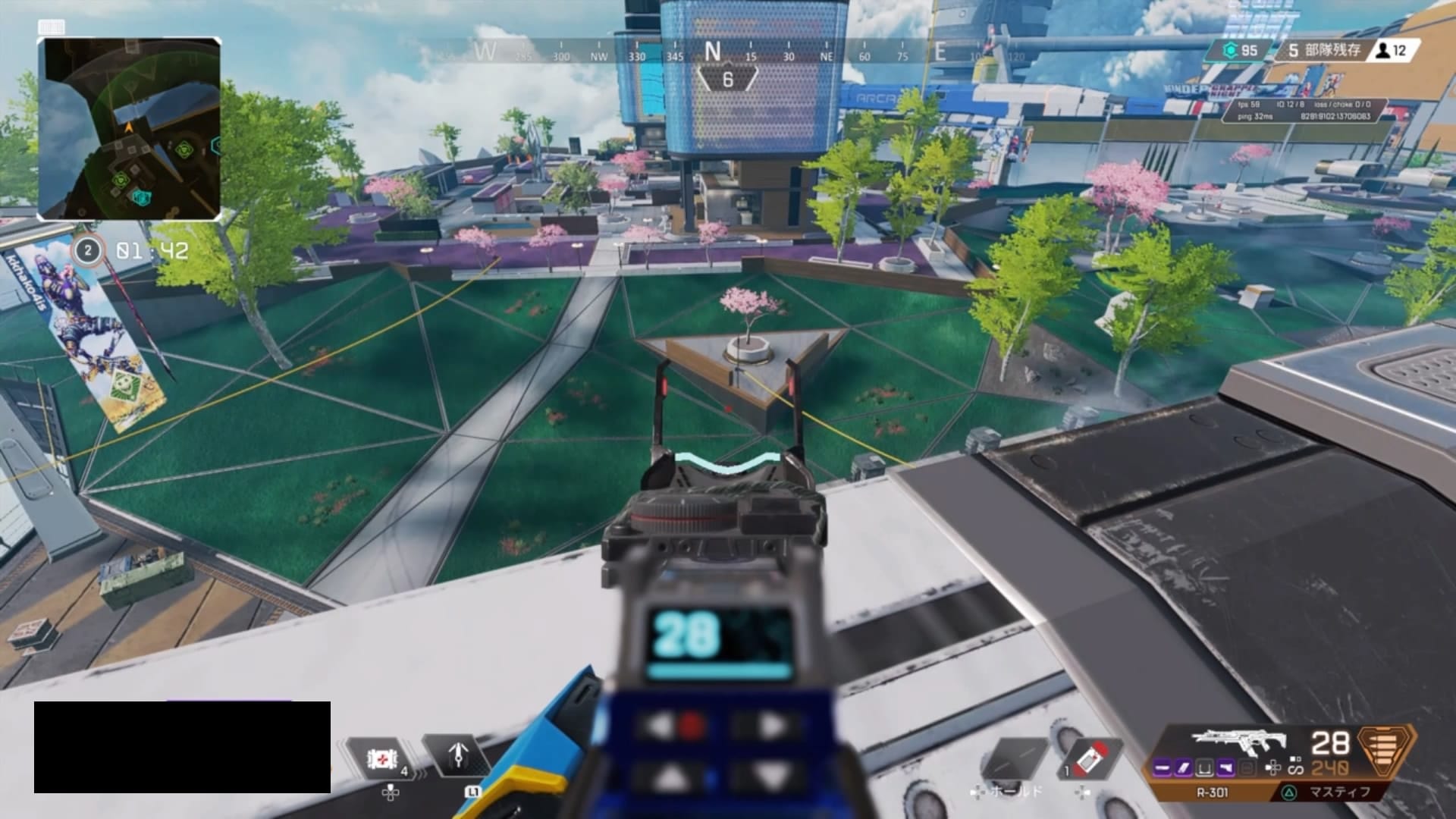
Task: Click the ring round 2 indicator
Action: pyautogui.click(x=88, y=250)
